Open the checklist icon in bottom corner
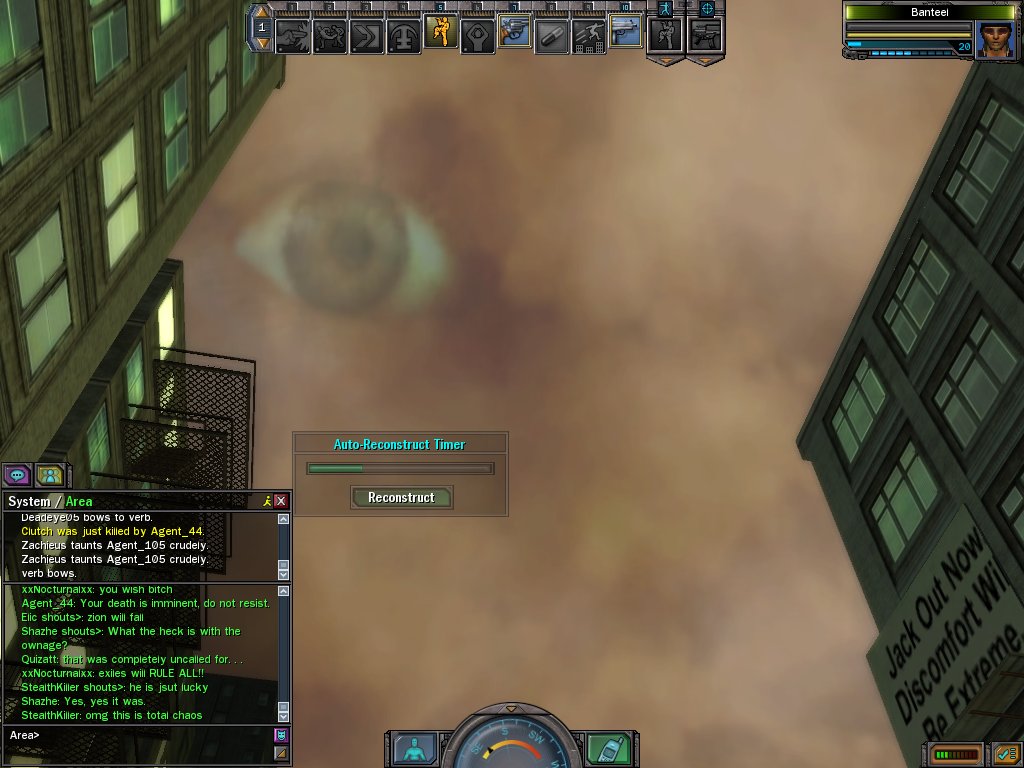The width and height of the screenshot is (1024, 768). (x=1006, y=753)
